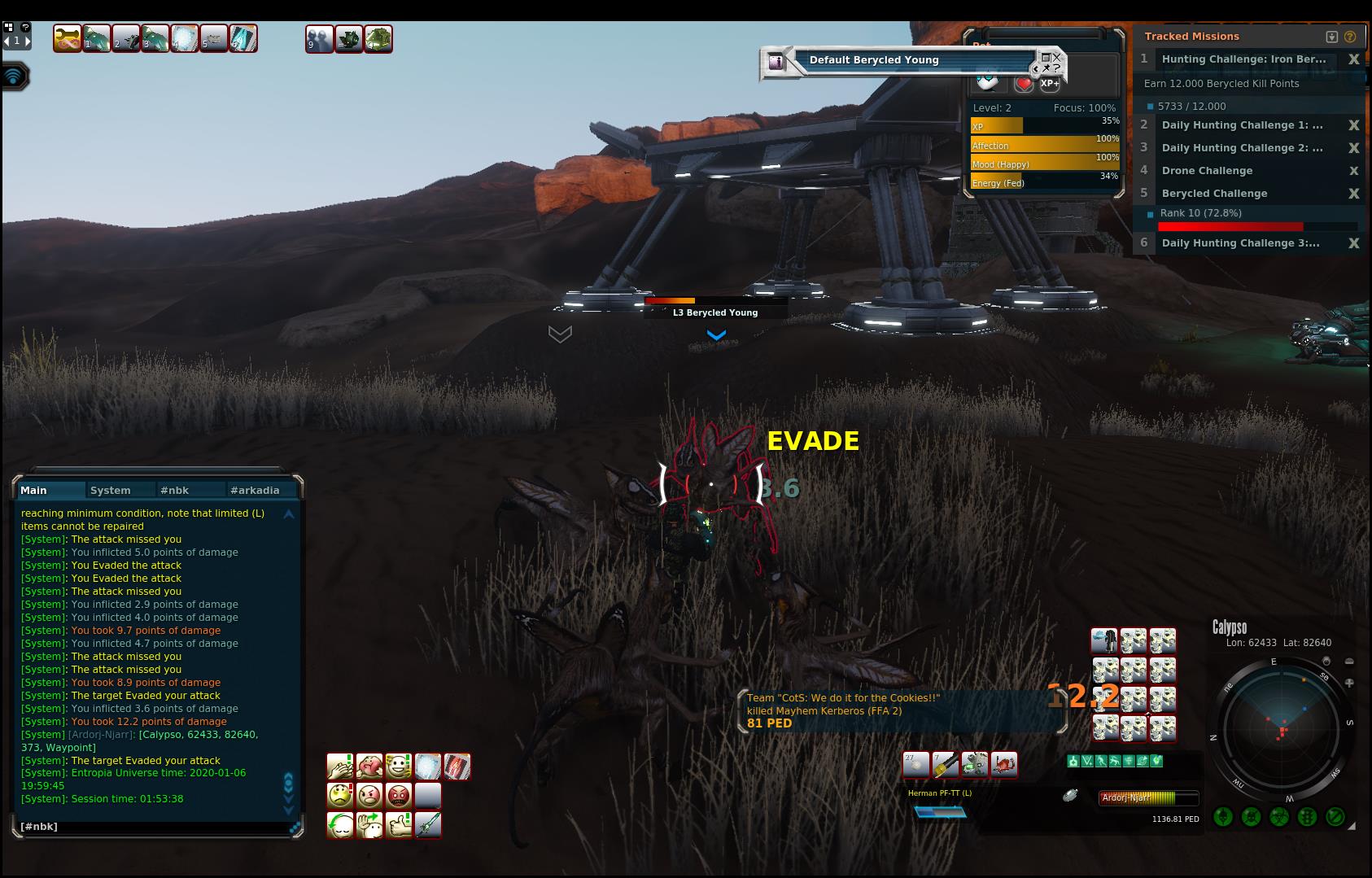Click the red crab creature action slot
The height and width of the screenshot is (878, 1372).
(1004, 764)
